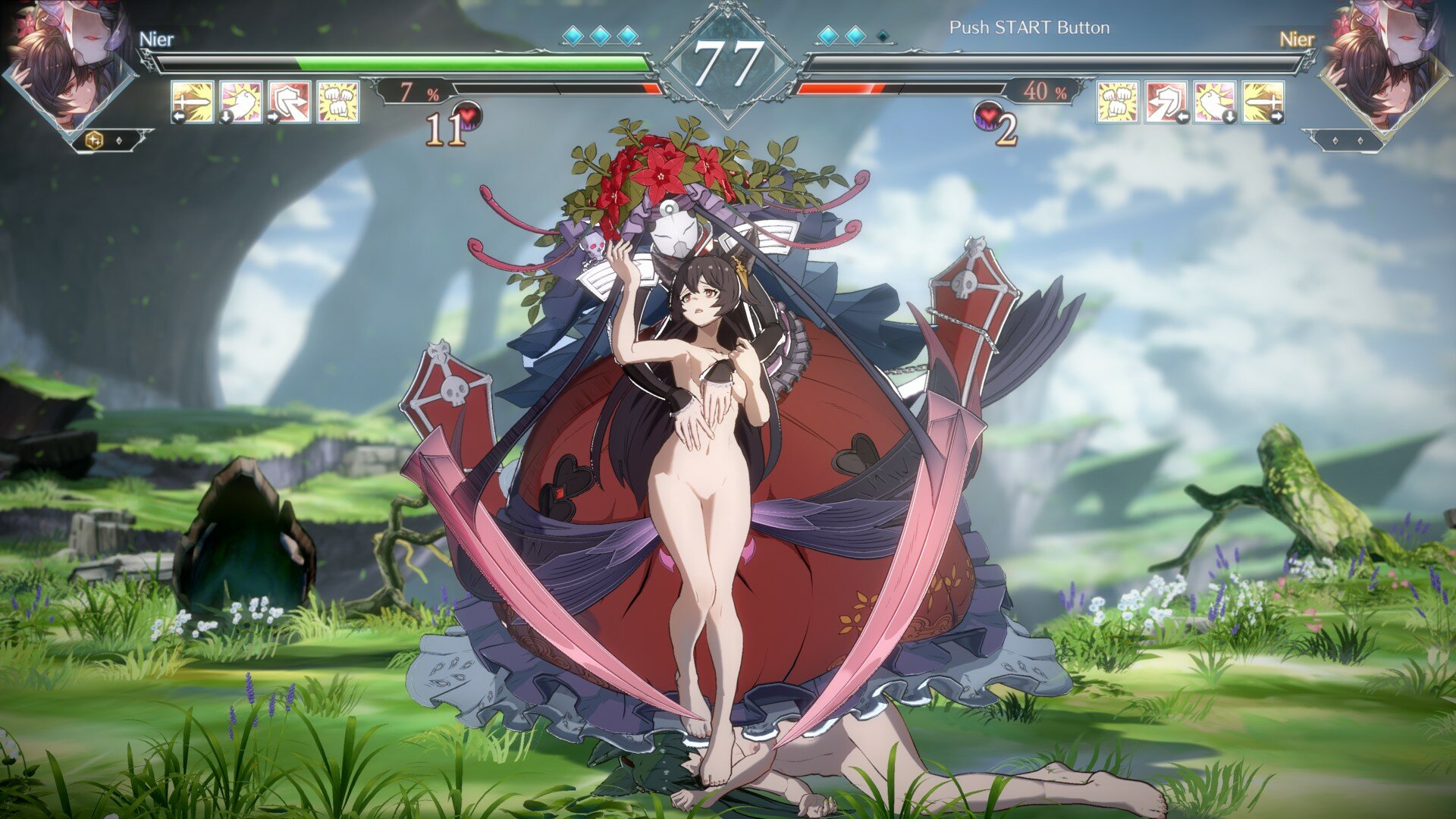Select Player 2's triple-fist skill icon

click(1118, 102)
